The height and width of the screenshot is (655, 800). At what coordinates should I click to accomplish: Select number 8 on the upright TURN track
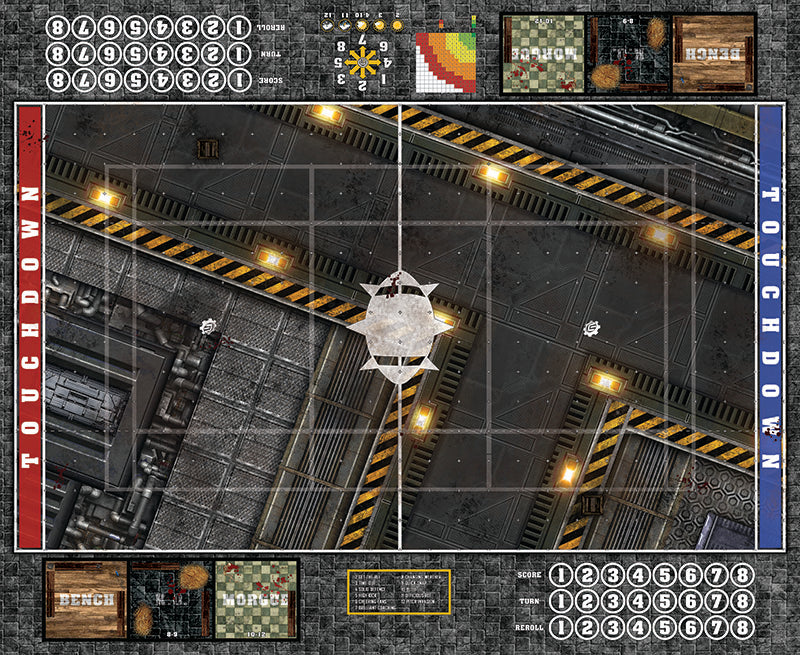click(741, 599)
